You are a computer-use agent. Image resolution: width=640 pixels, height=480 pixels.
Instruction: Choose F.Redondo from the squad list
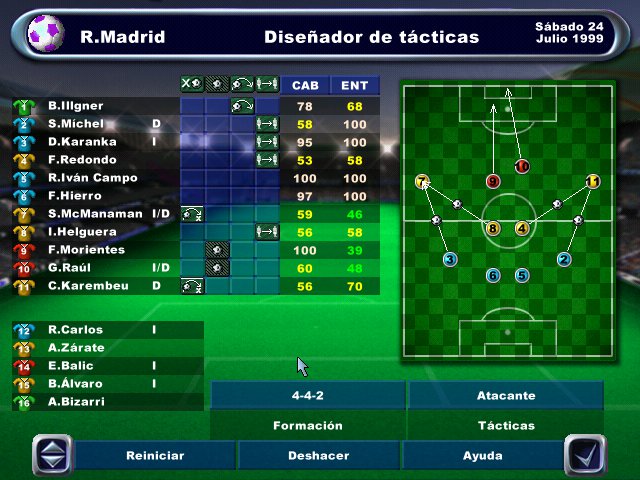click(x=82, y=160)
